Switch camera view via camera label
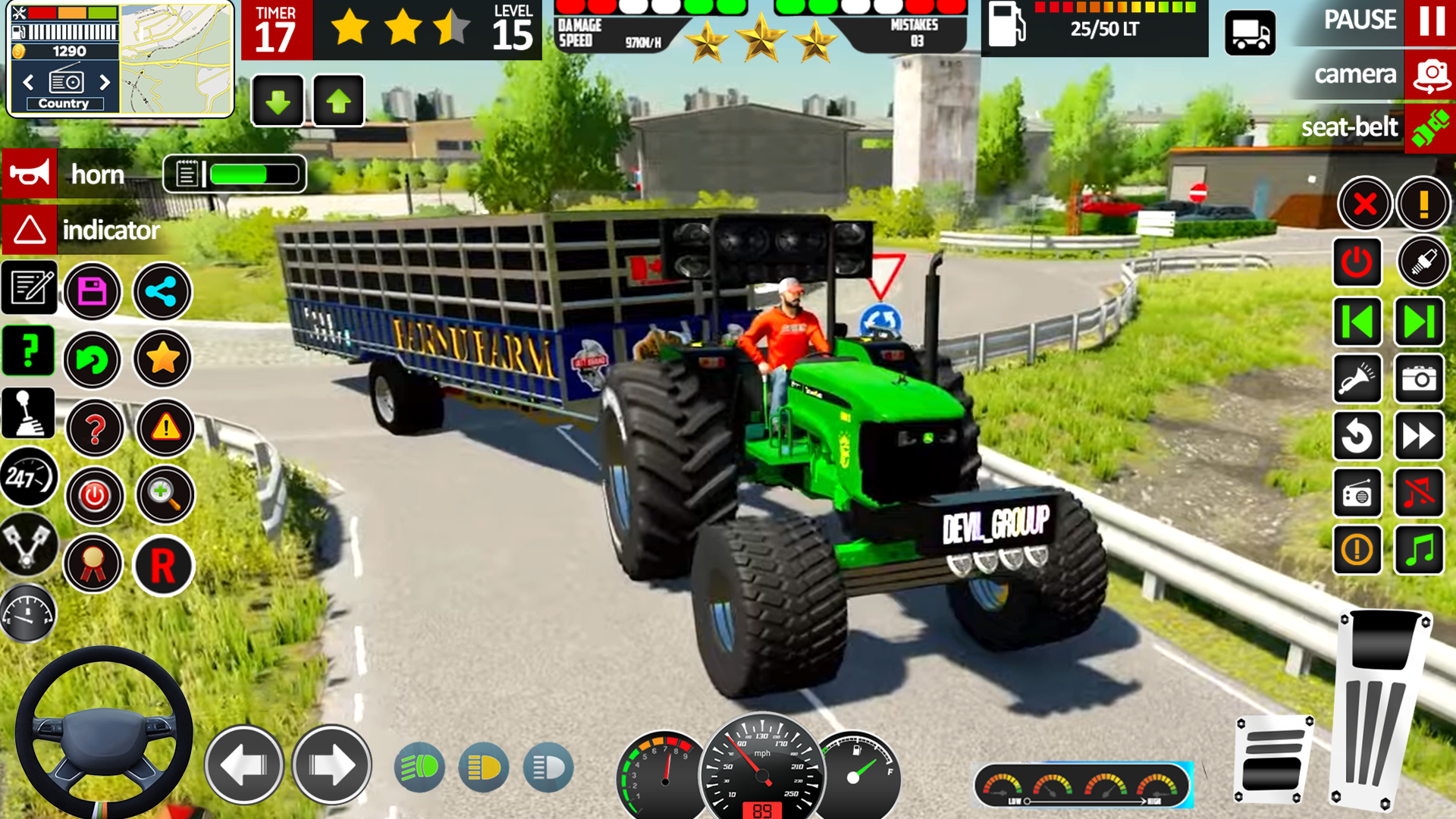Image resolution: width=1456 pixels, height=819 pixels. point(1357,74)
